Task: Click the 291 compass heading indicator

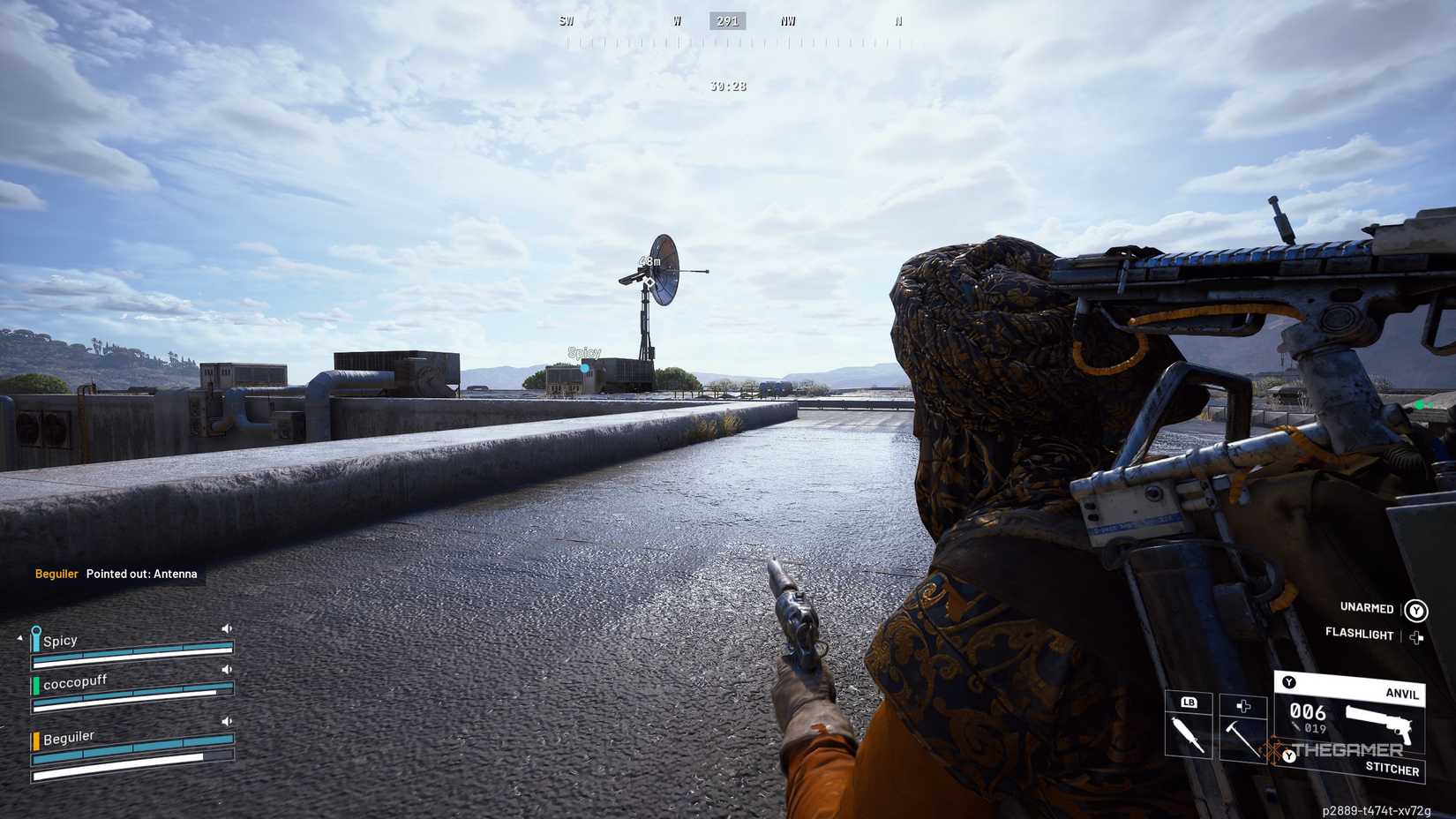Action: (x=726, y=20)
